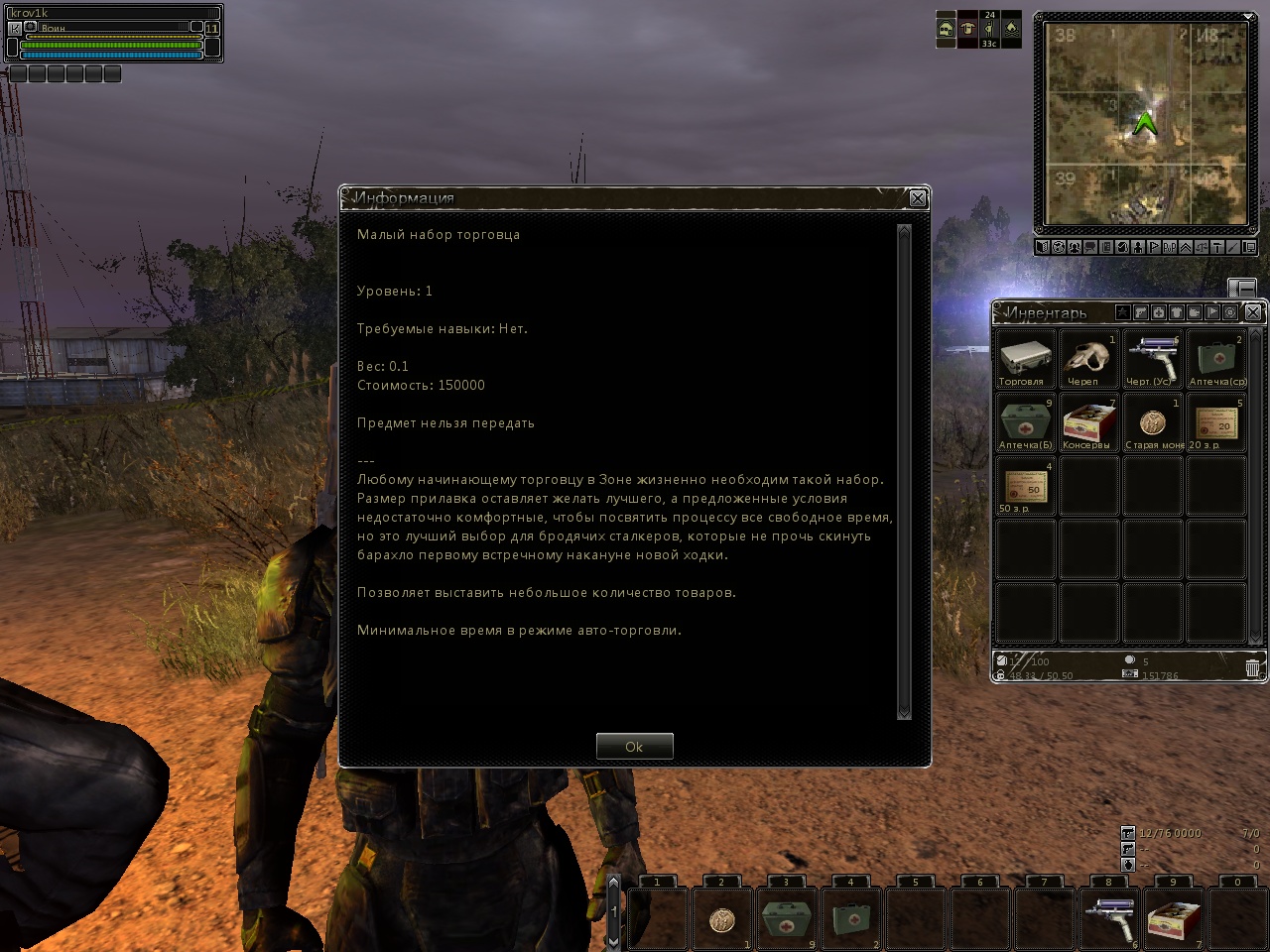The height and width of the screenshot is (952, 1270).
Task: Select the Старая монета coin in inventory
Action: (x=1152, y=422)
